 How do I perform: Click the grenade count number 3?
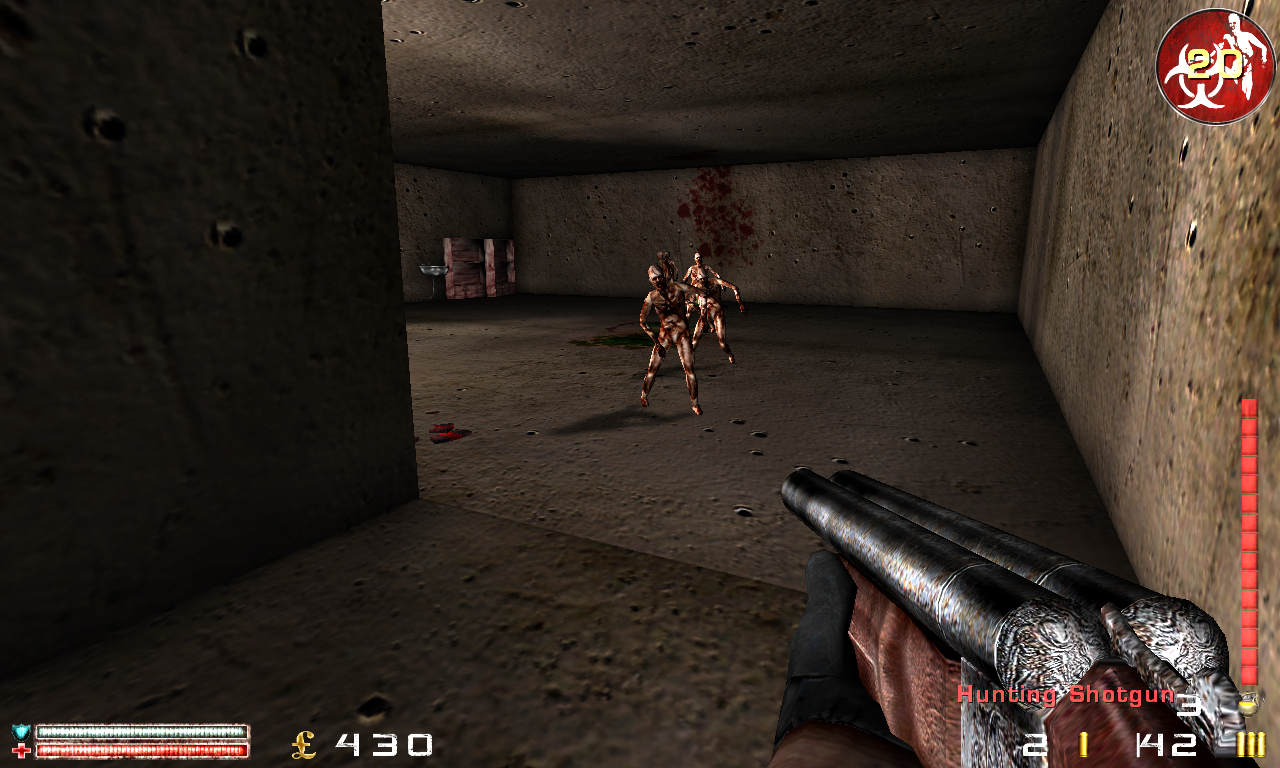[x=1191, y=704]
